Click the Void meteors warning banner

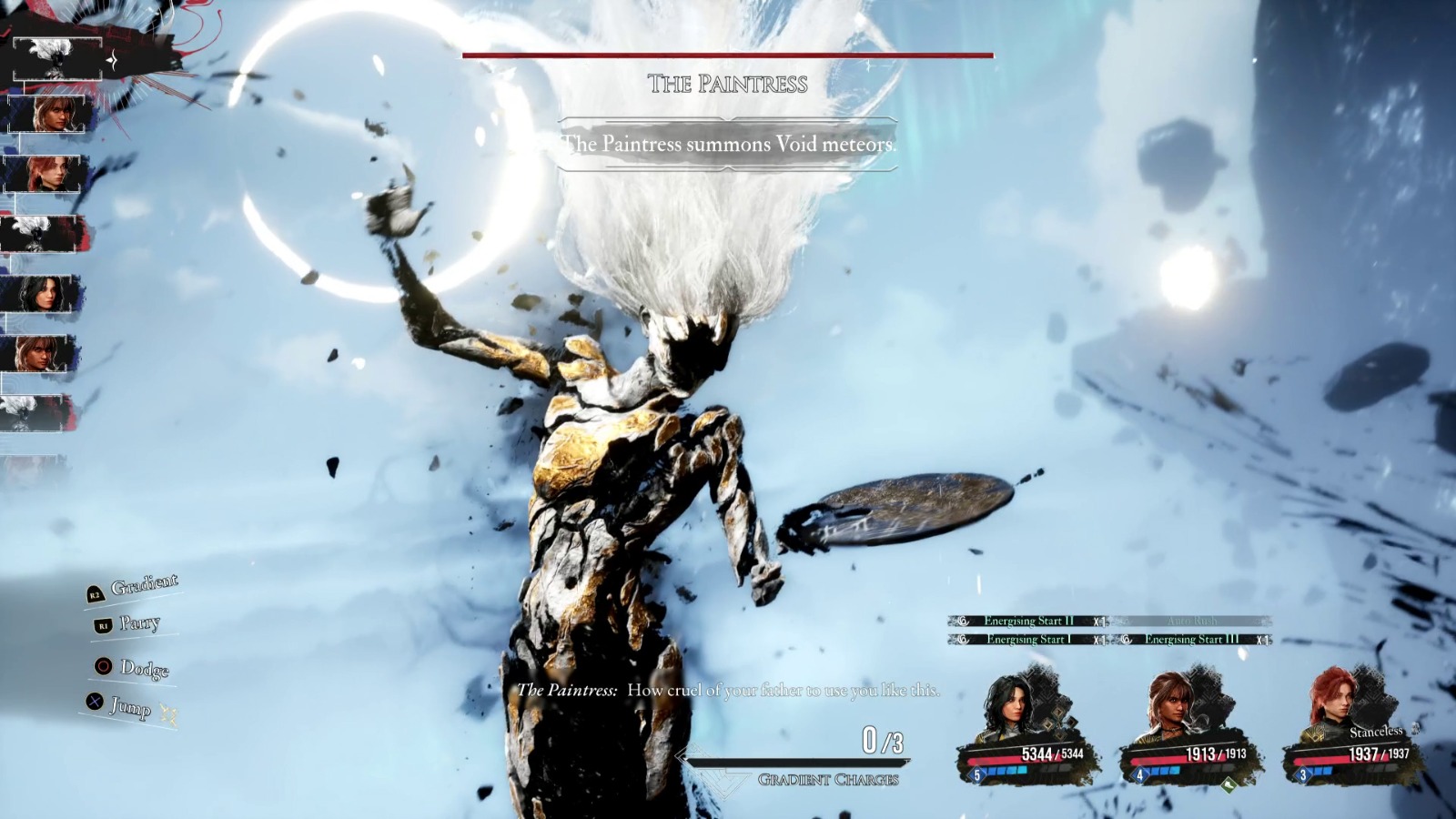coord(728,142)
